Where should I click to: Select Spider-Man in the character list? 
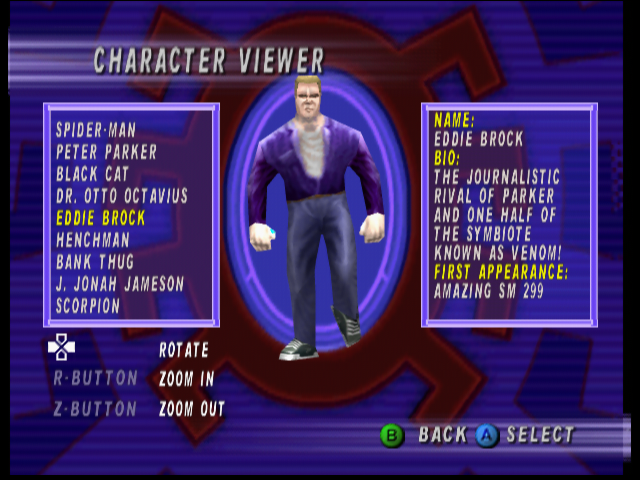[x=96, y=130]
